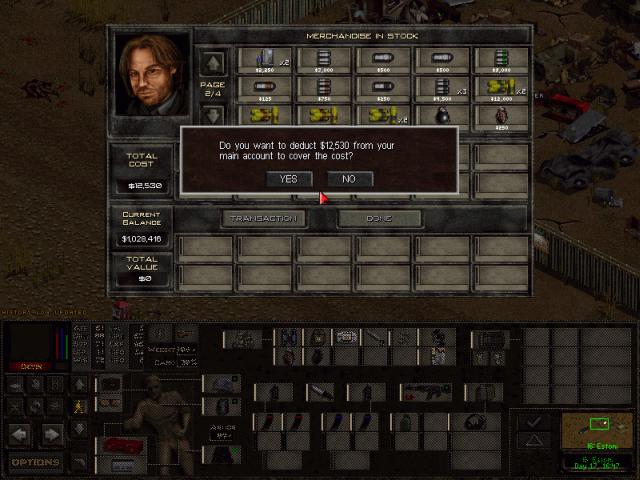Pick the $125 merchandise item

264,89
